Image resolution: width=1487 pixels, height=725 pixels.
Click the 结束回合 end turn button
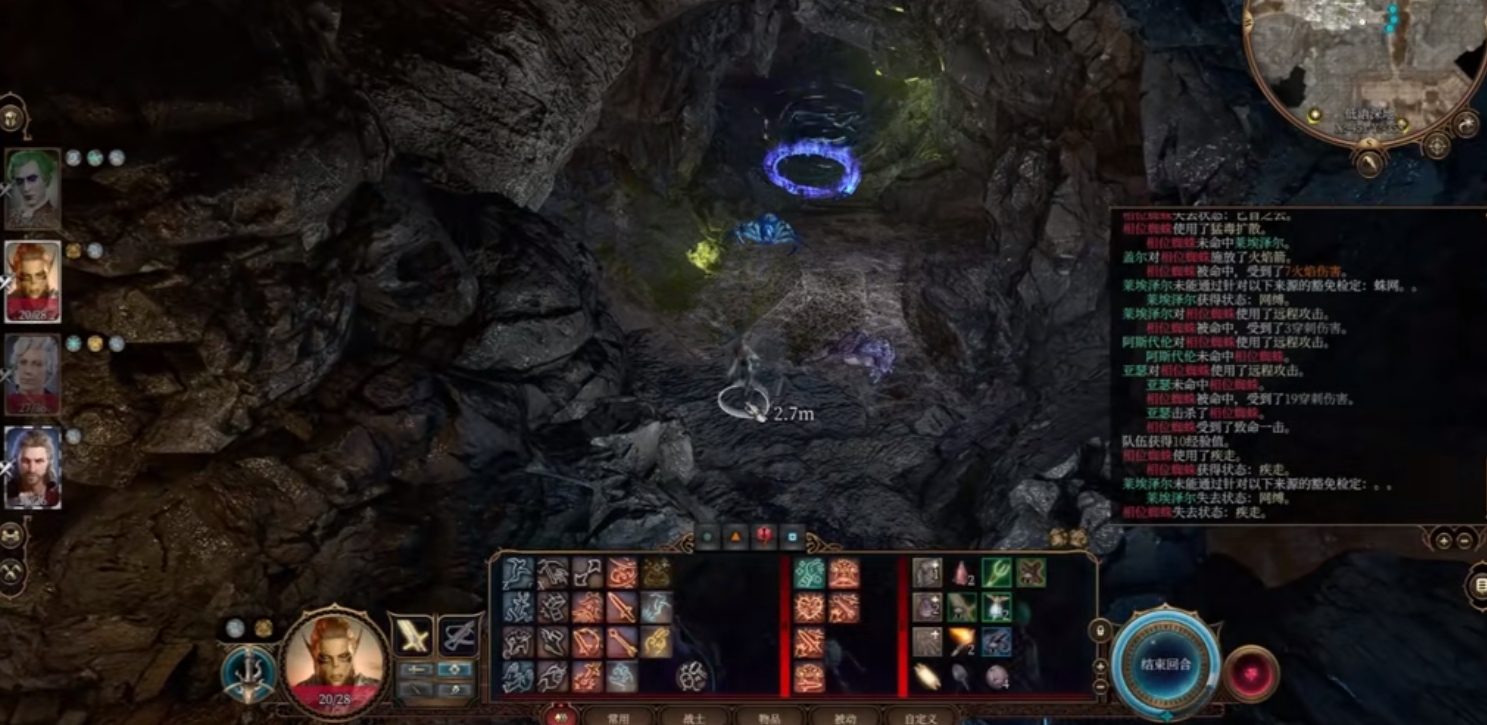coord(1165,663)
